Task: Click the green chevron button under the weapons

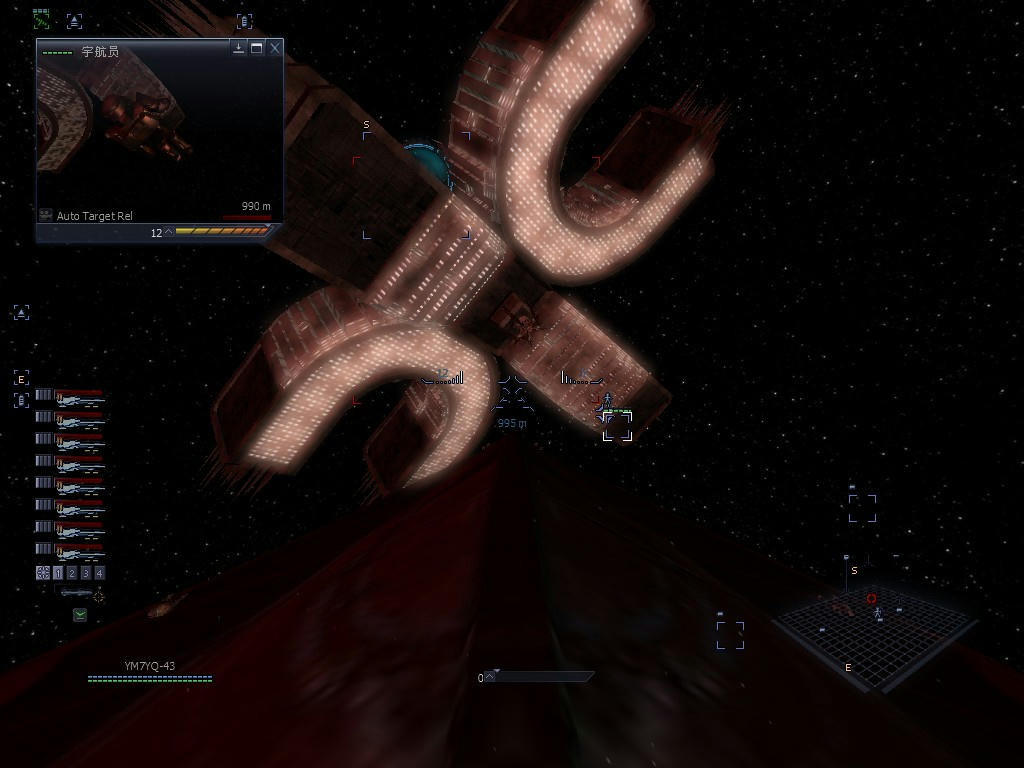Action: coord(80,615)
